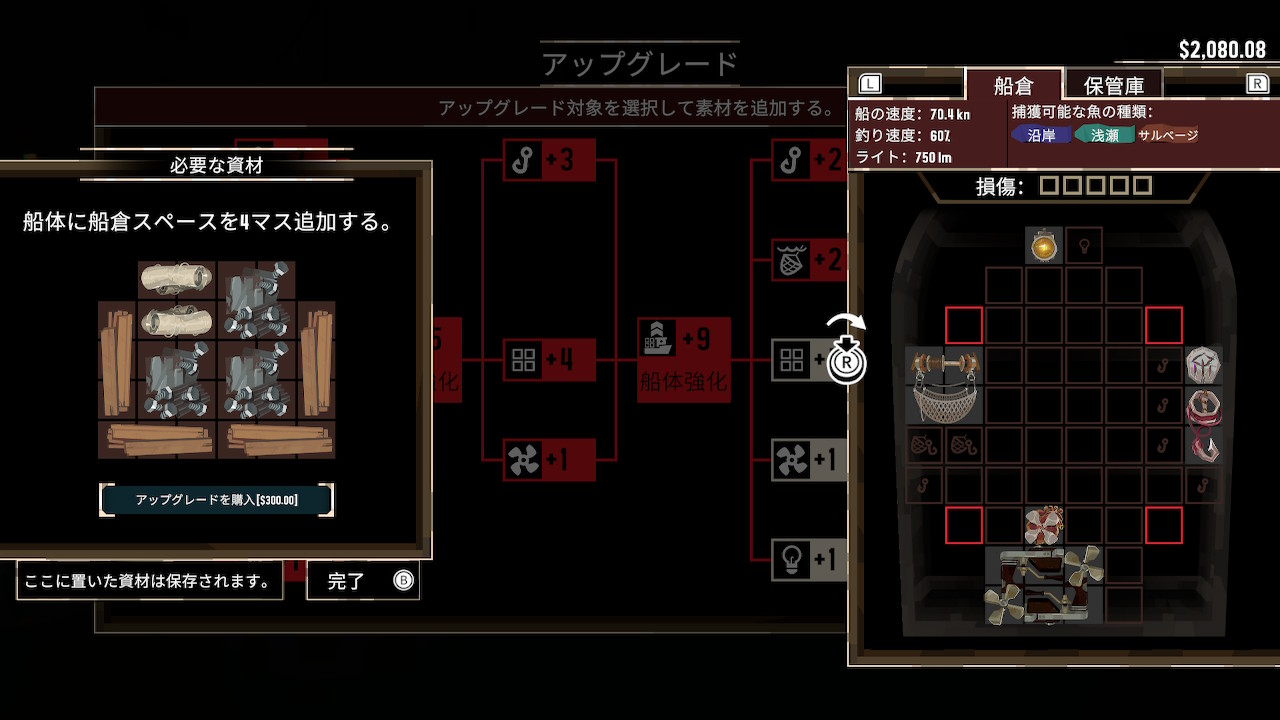Pick the red propeller +1 engine node
Viewport: 1280px width, 720px height.
pos(549,460)
